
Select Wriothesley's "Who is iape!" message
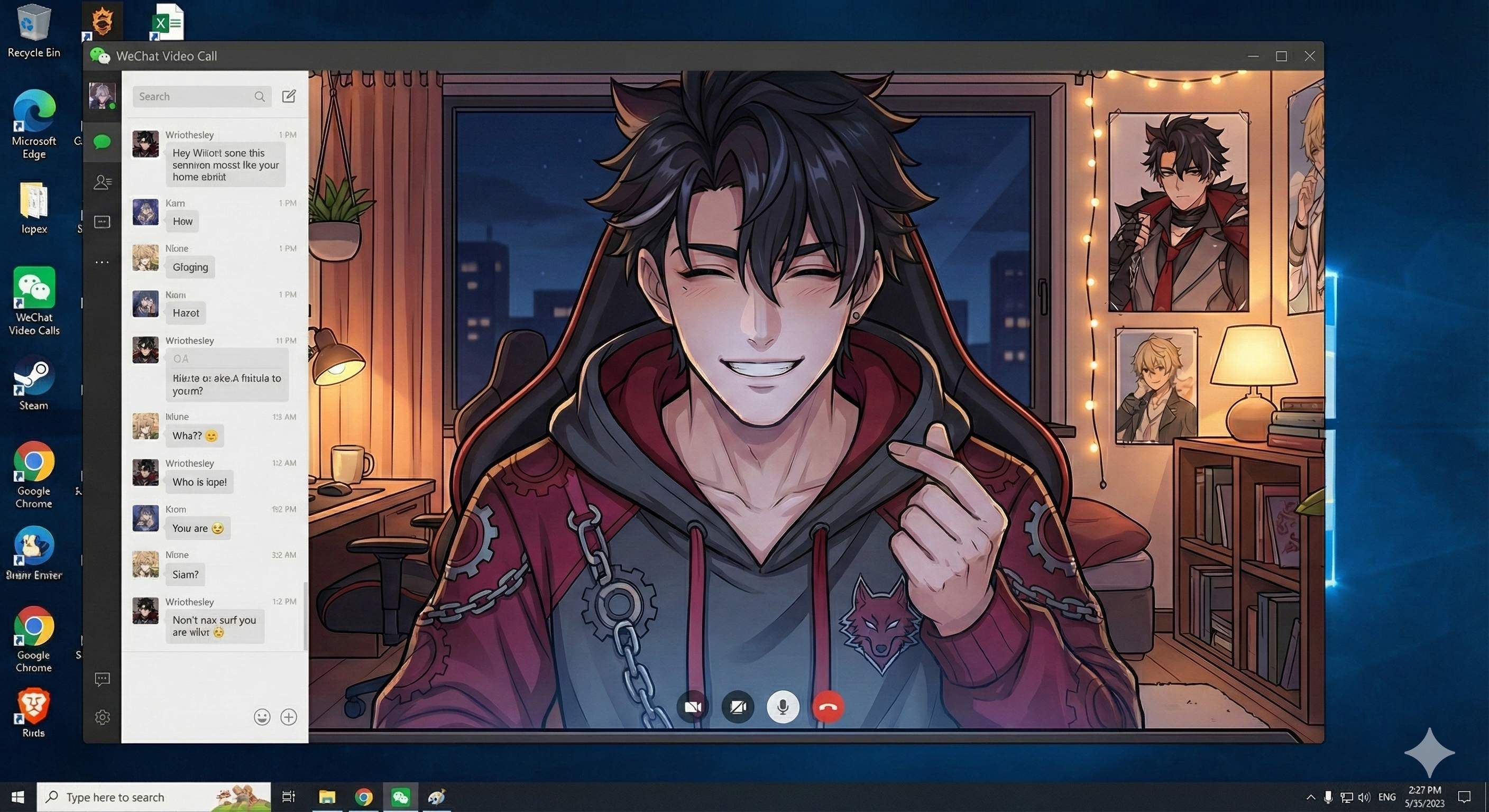pos(199,482)
